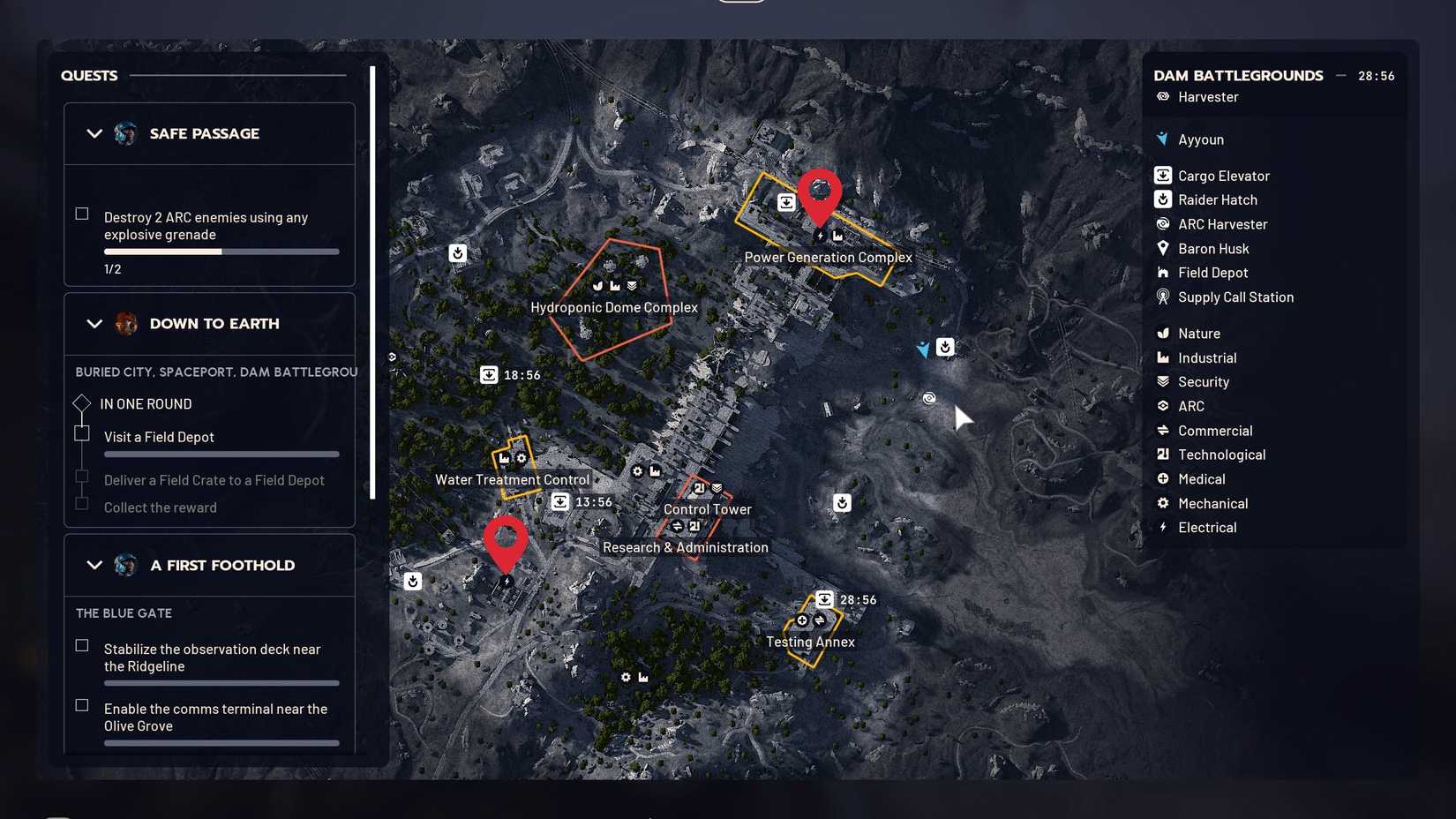This screenshot has width=1456, height=819.
Task: Click the Supply Call Station legend icon
Action: coord(1162,297)
